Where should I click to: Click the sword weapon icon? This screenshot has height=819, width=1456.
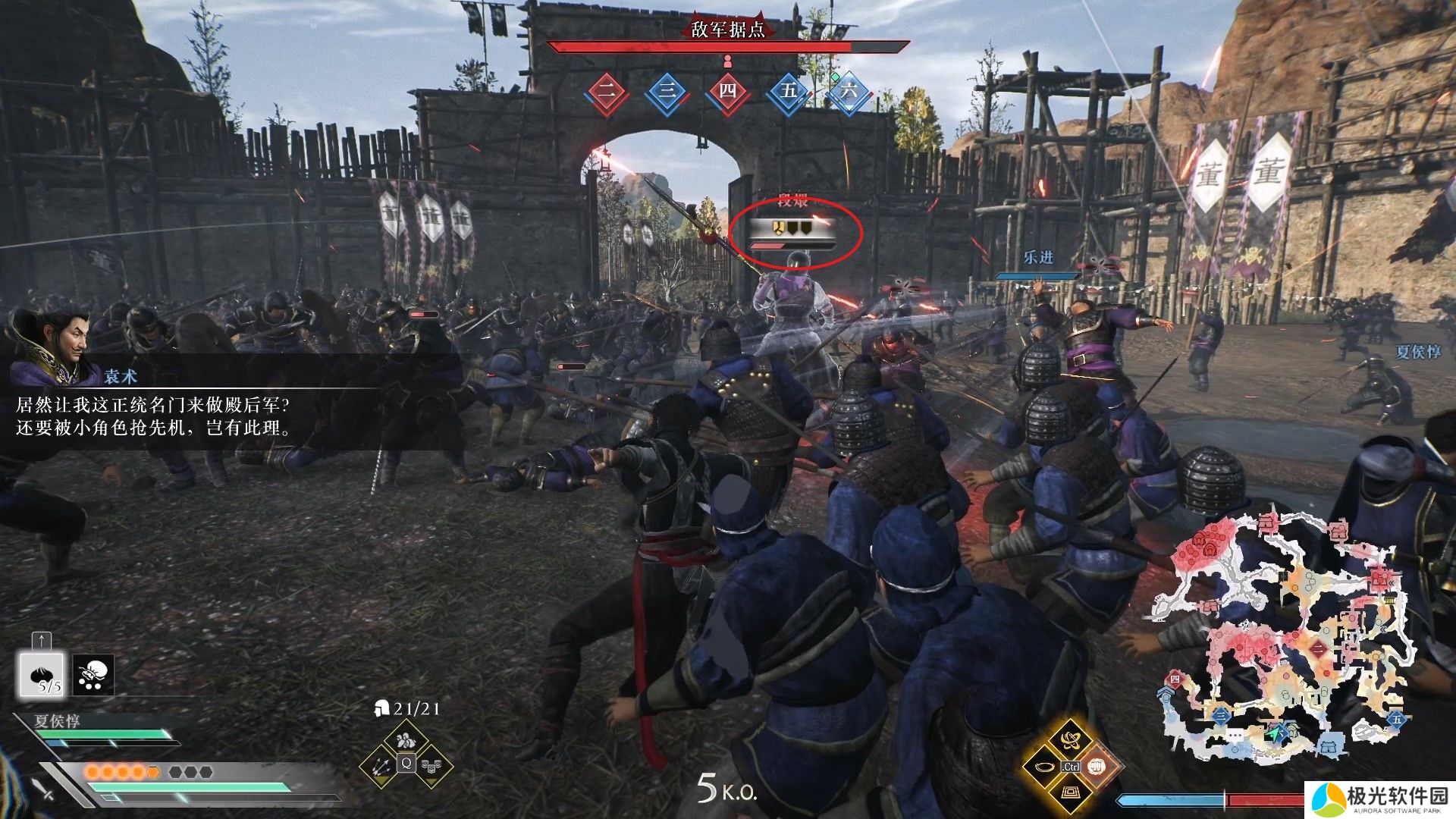[x=42, y=788]
